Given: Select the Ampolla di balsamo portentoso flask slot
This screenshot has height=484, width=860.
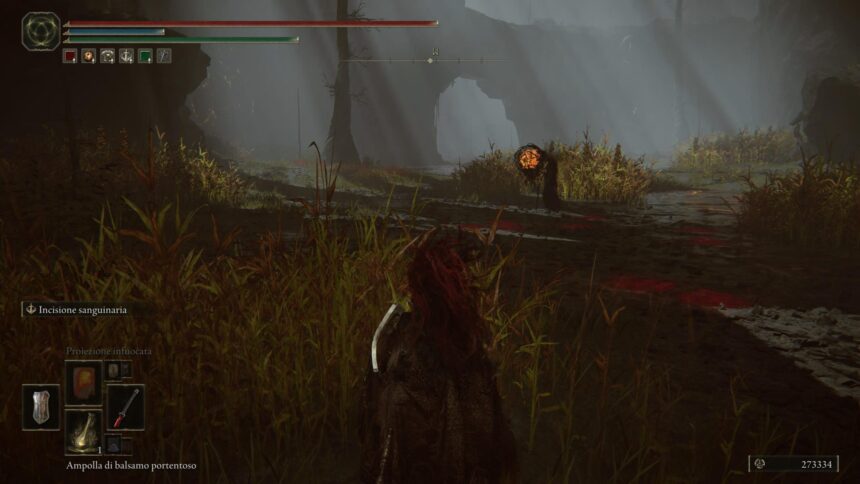Looking at the screenshot, I should click(83, 432).
